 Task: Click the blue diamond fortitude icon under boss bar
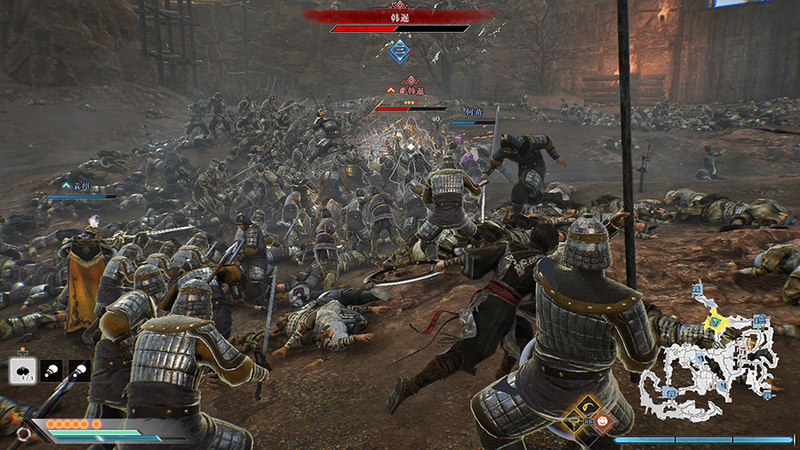399,49
